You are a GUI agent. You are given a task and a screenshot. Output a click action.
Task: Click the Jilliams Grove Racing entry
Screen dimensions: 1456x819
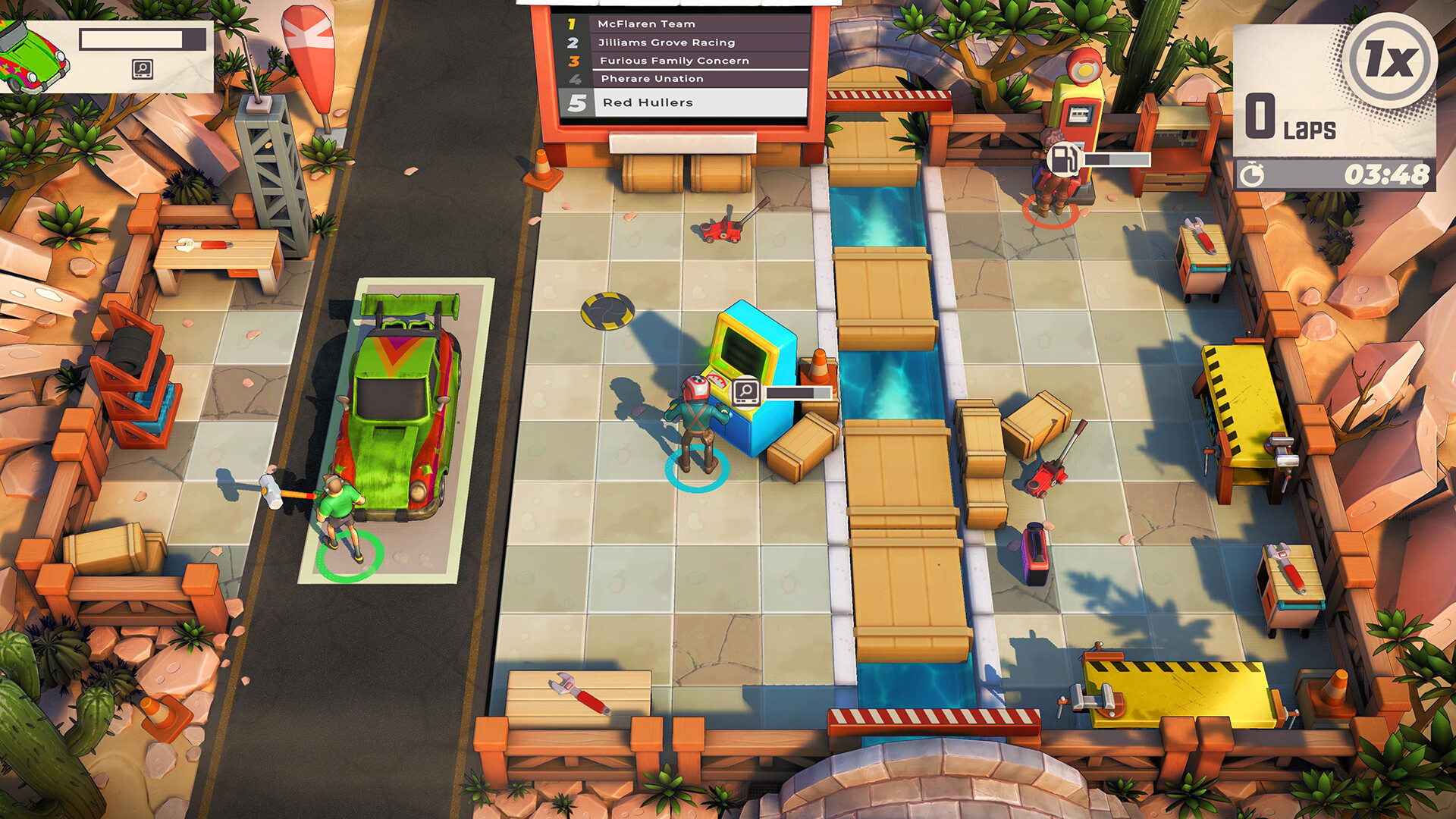point(667,42)
